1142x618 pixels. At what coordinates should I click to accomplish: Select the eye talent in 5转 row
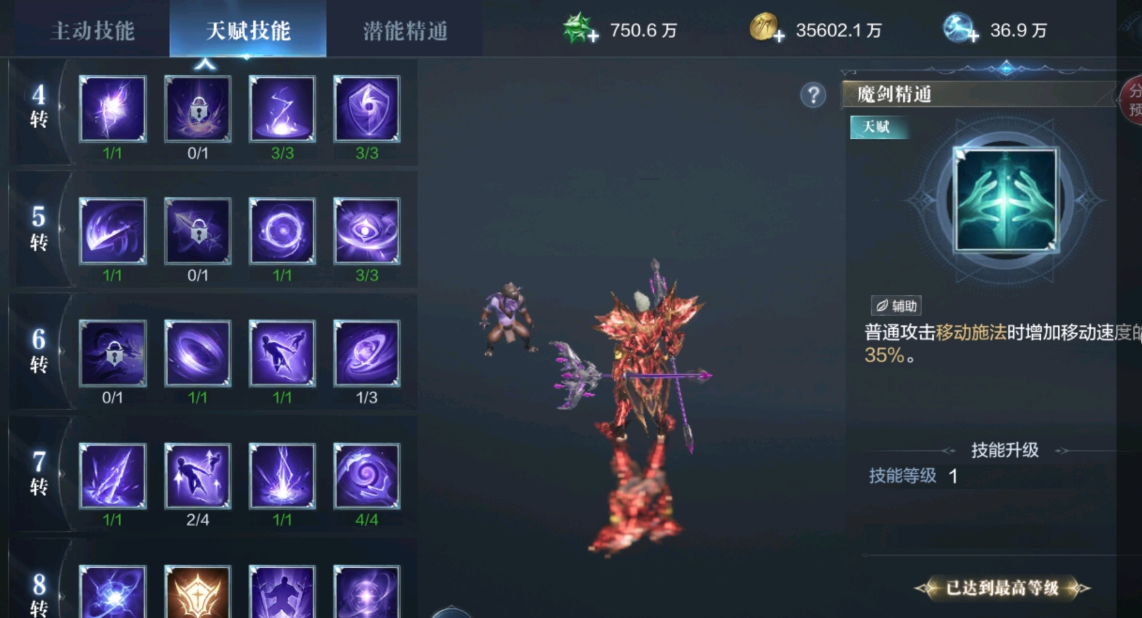pyautogui.click(x=367, y=231)
